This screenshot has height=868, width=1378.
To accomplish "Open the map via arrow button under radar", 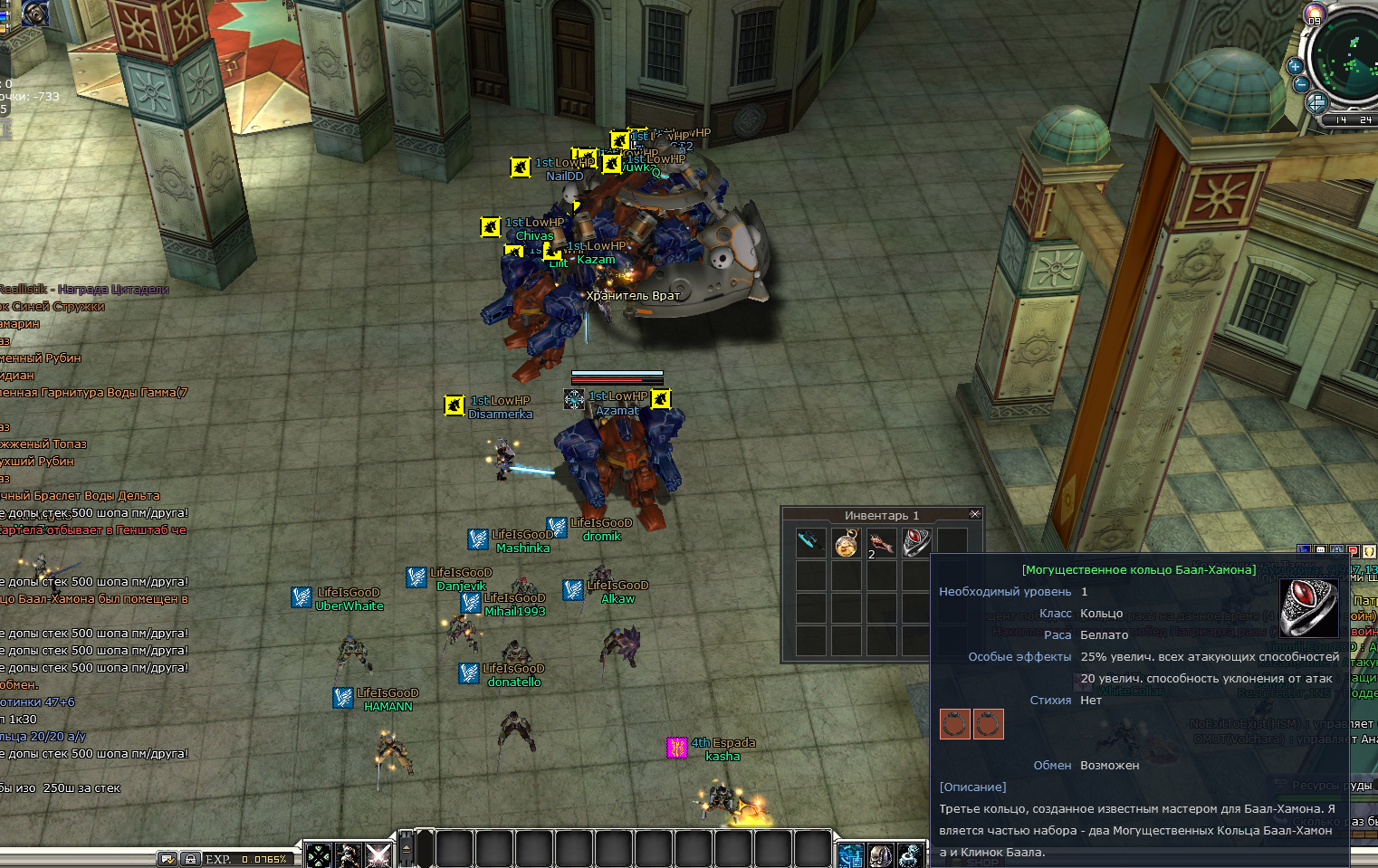I will pyautogui.click(x=1317, y=102).
